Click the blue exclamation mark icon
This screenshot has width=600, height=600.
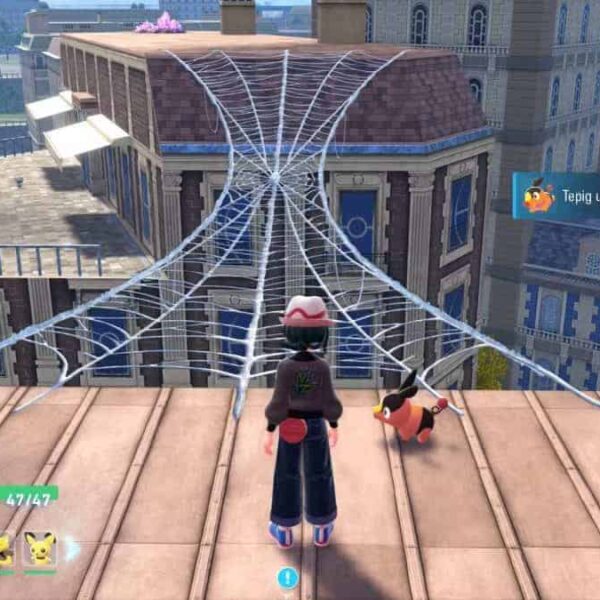click(288, 577)
